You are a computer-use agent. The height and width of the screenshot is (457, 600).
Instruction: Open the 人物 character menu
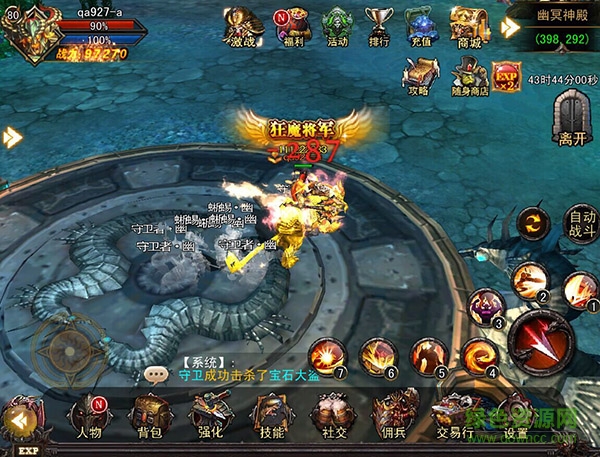pyautogui.click(x=90, y=415)
